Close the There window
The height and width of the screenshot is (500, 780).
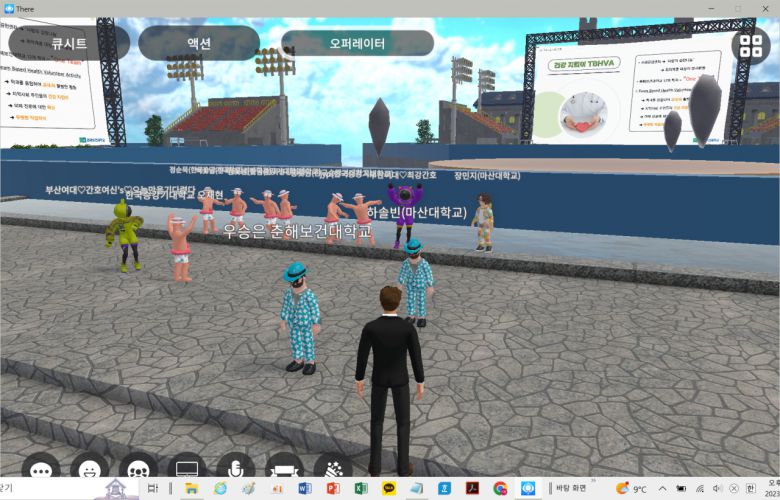(765, 8)
